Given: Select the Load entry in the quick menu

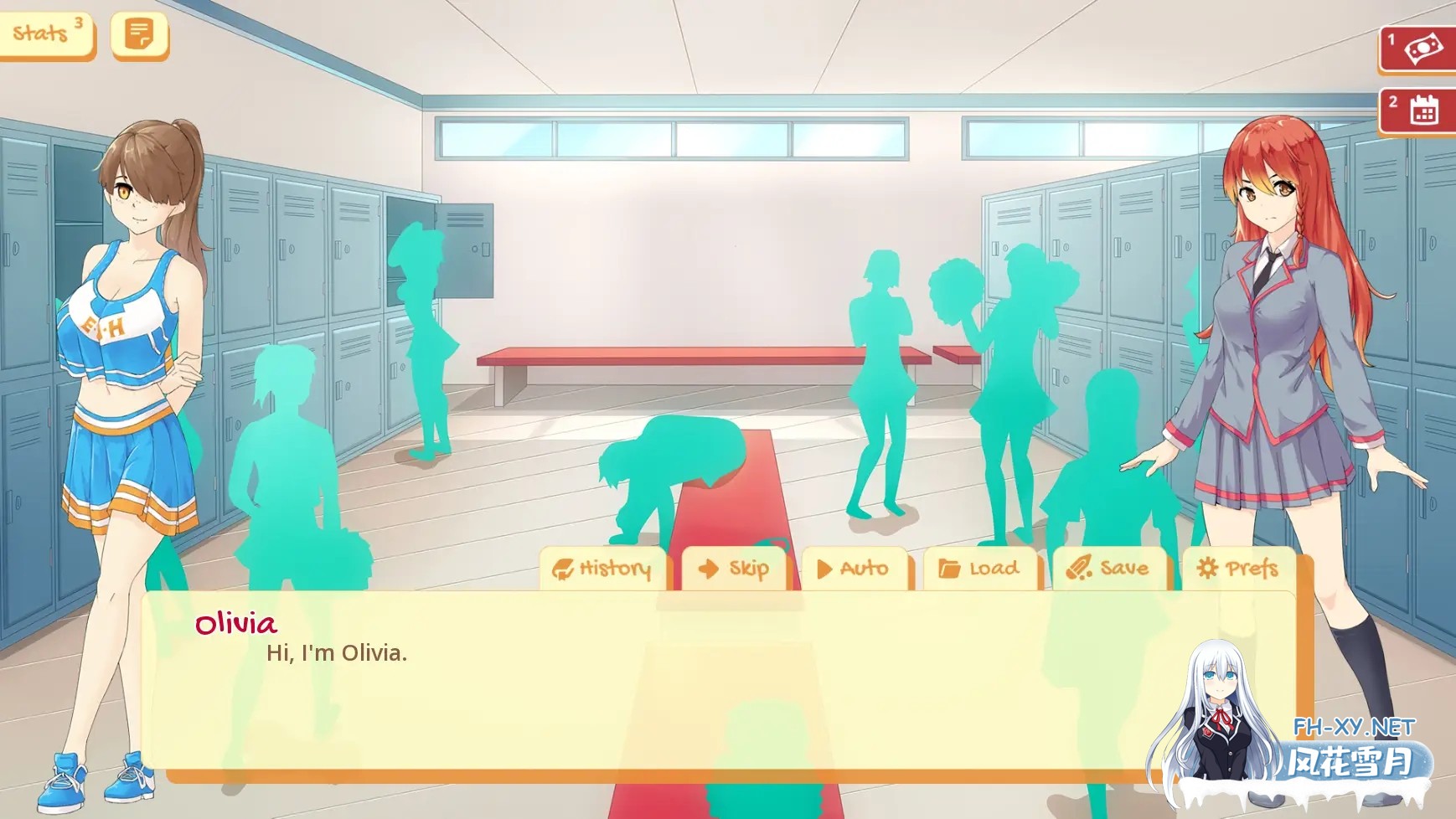Looking at the screenshot, I should click(980, 568).
